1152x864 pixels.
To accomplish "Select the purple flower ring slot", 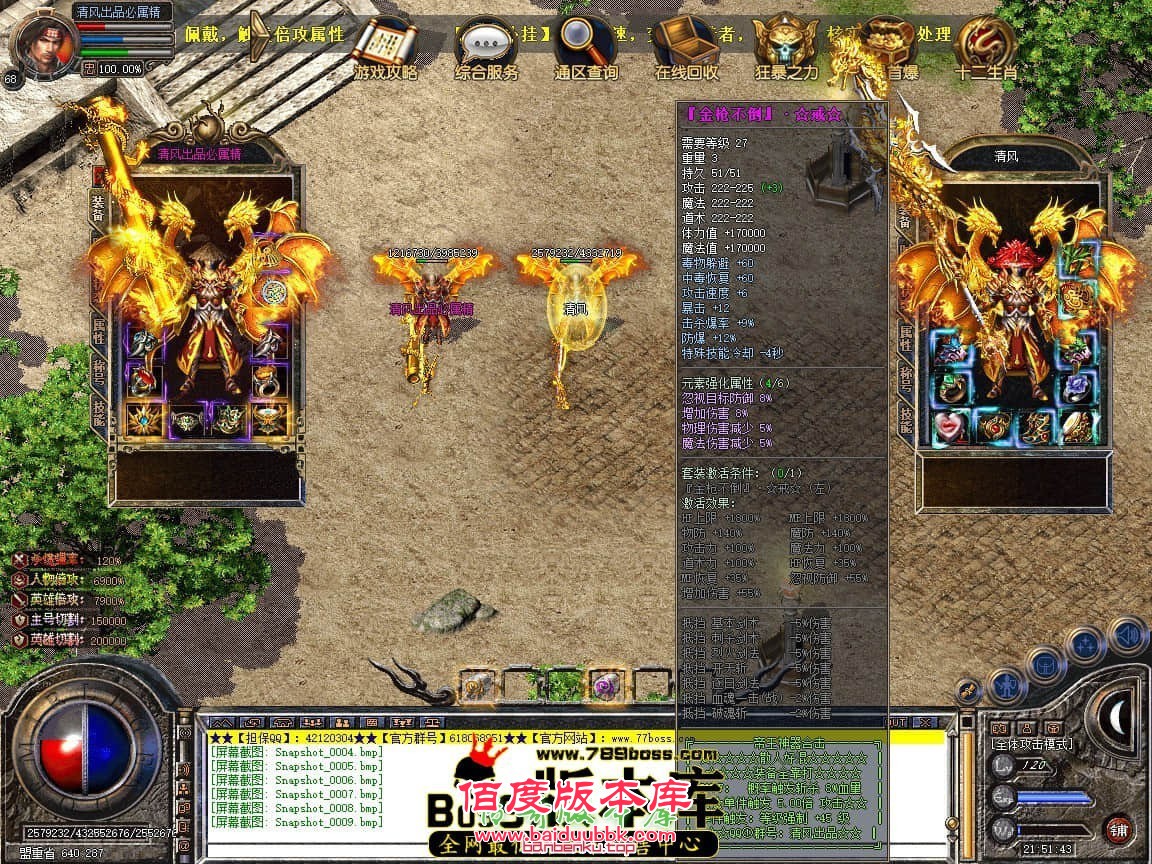I will point(1076,384).
